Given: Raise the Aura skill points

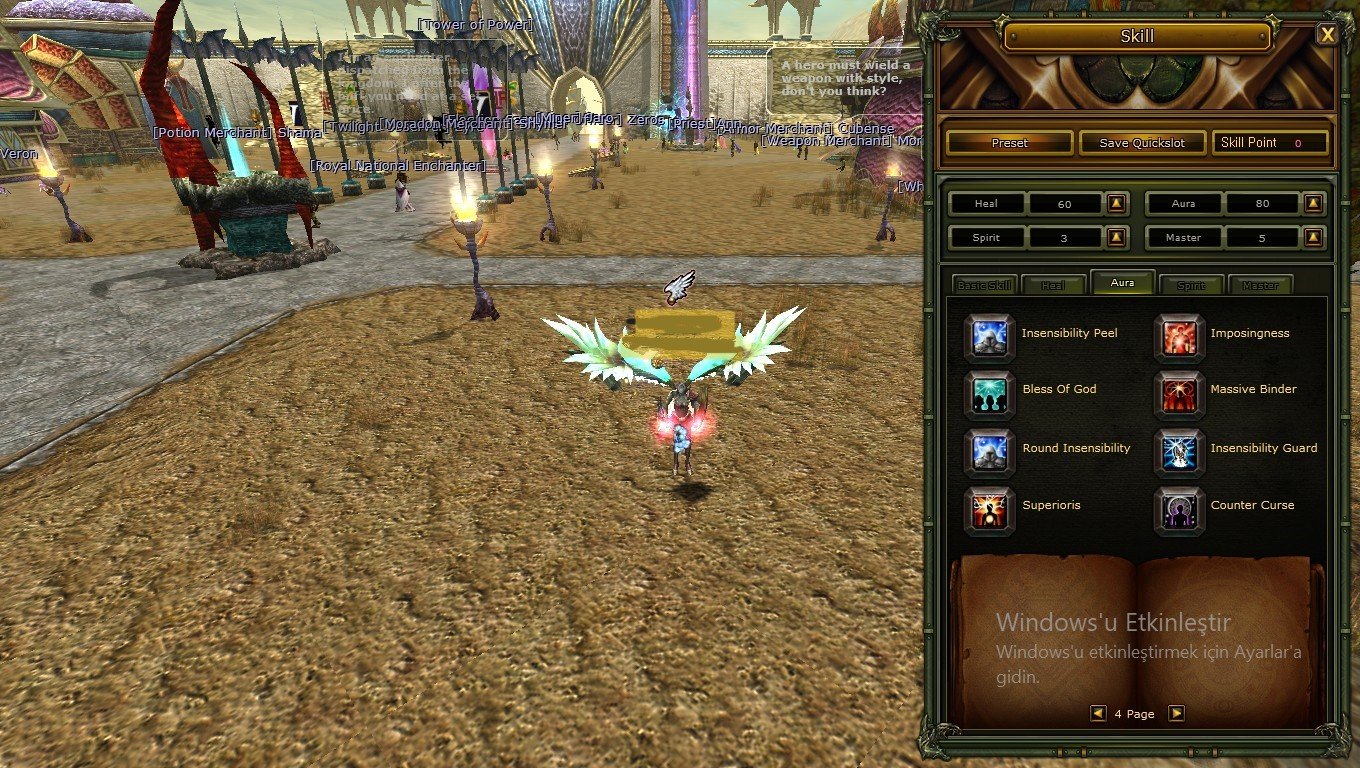Looking at the screenshot, I should [1314, 204].
